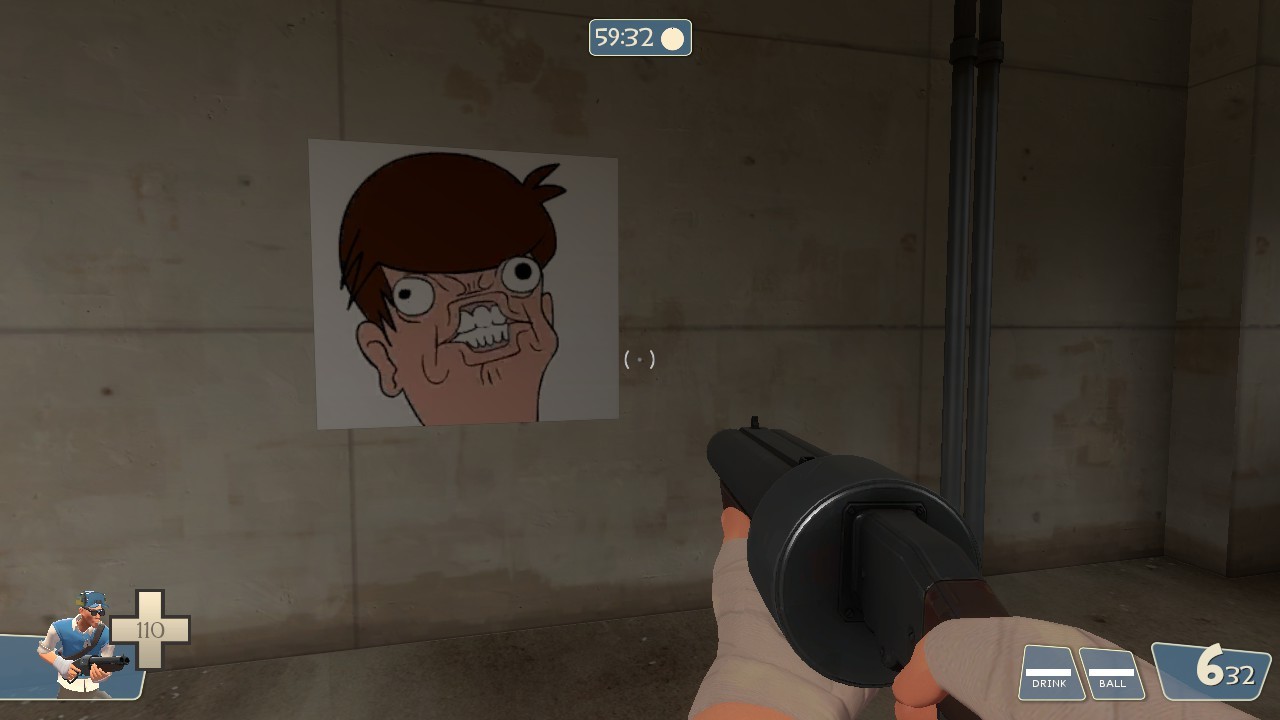This screenshot has width=1280, height=720.
Task: Toggle the match timer display
Action: coord(640,38)
